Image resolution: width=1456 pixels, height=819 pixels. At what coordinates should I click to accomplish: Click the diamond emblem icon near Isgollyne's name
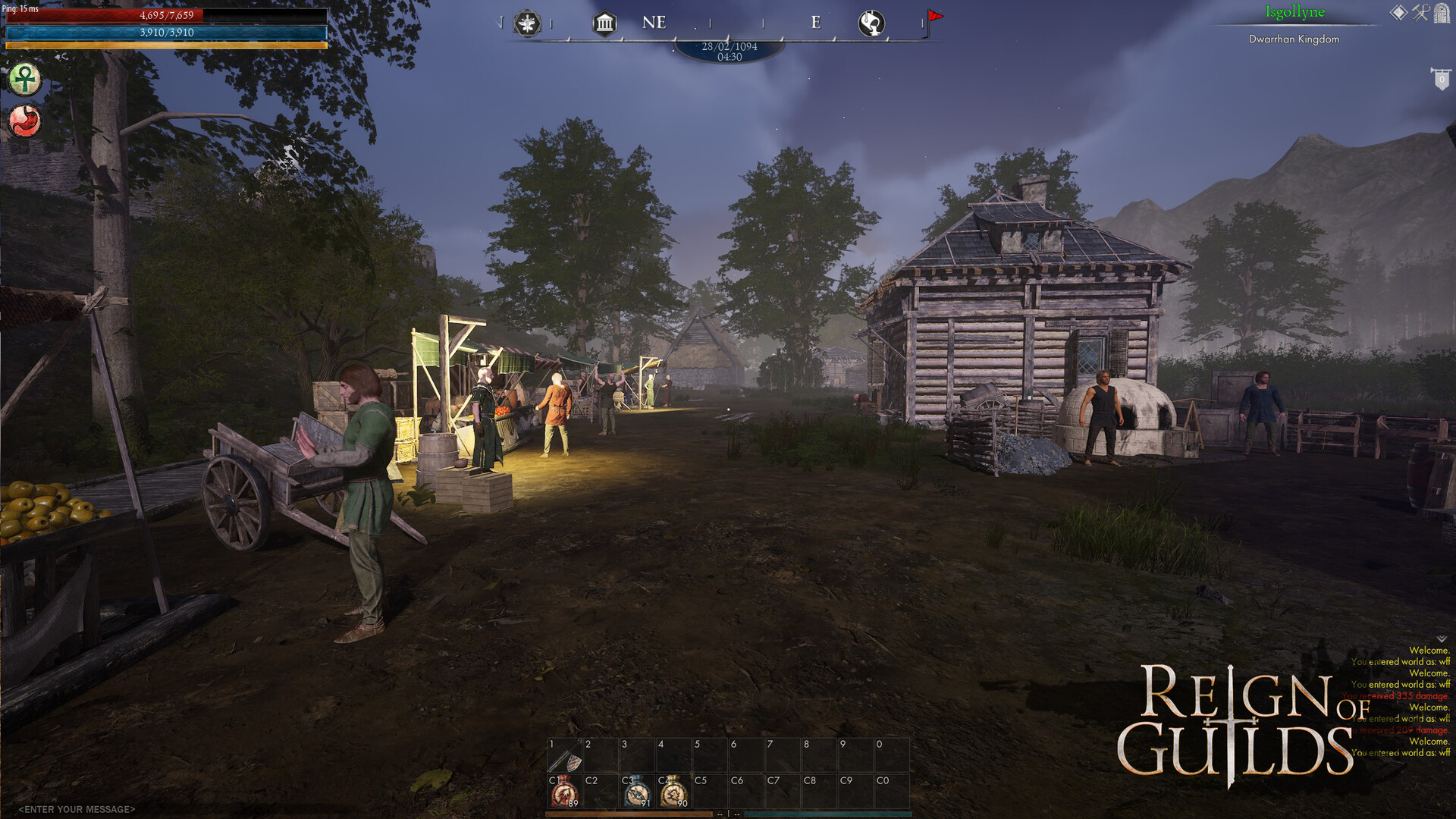click(1398, 11)
